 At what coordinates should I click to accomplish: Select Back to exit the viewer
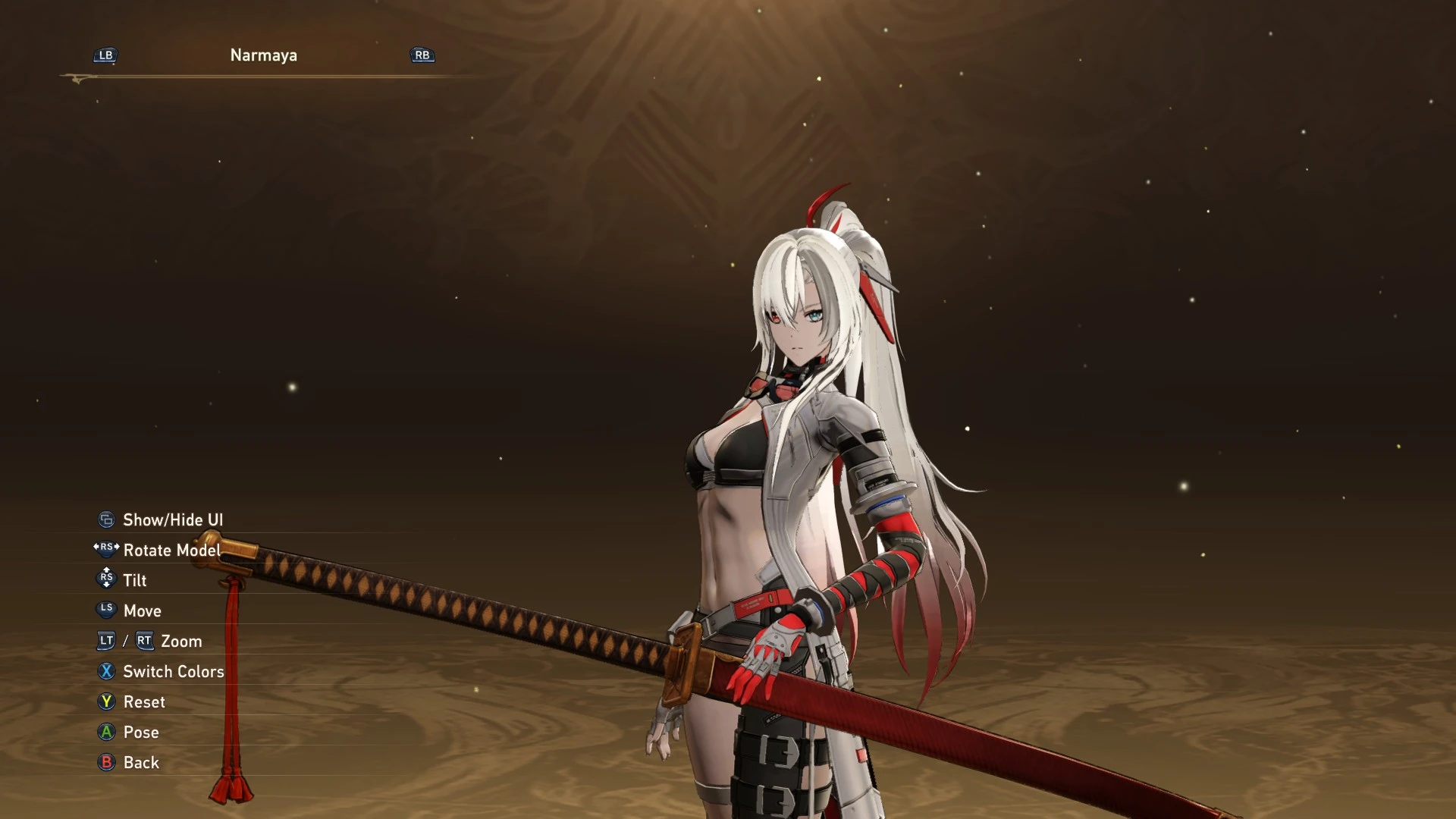click(141, 763)
